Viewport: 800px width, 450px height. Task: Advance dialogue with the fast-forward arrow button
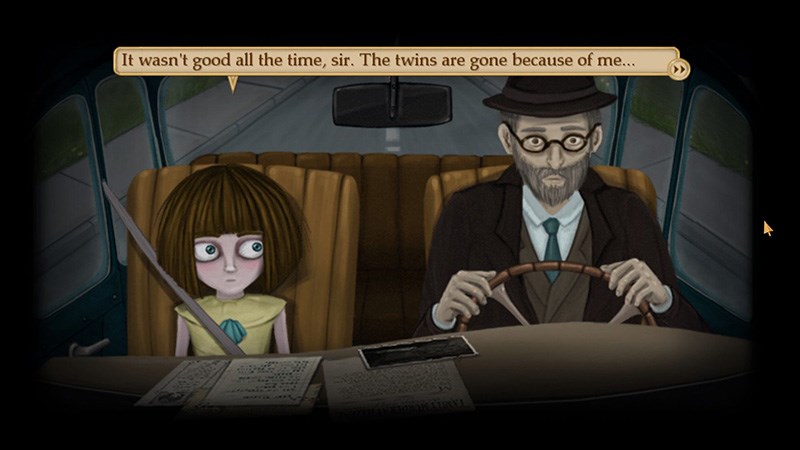point(679,69)
